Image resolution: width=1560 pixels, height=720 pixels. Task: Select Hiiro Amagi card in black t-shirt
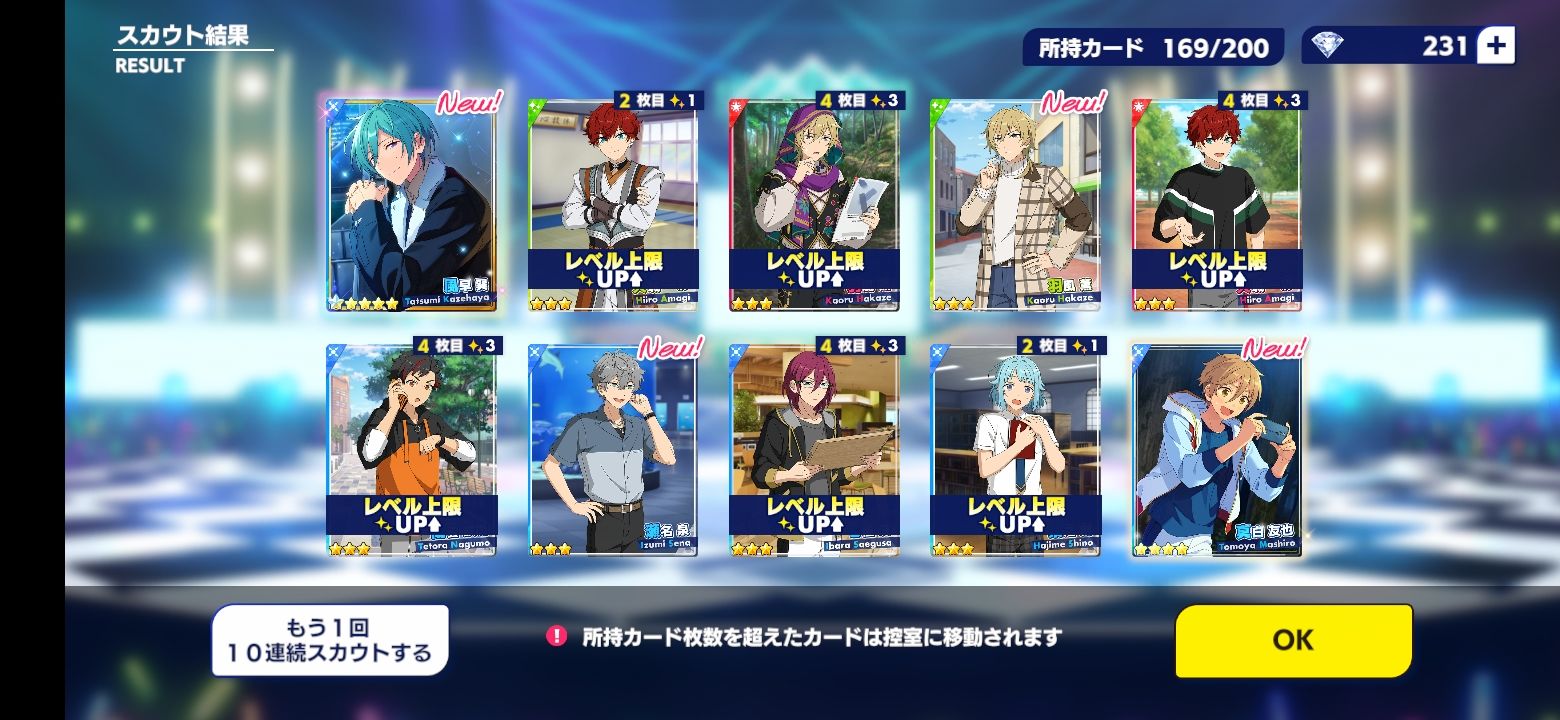[1217, 204]
